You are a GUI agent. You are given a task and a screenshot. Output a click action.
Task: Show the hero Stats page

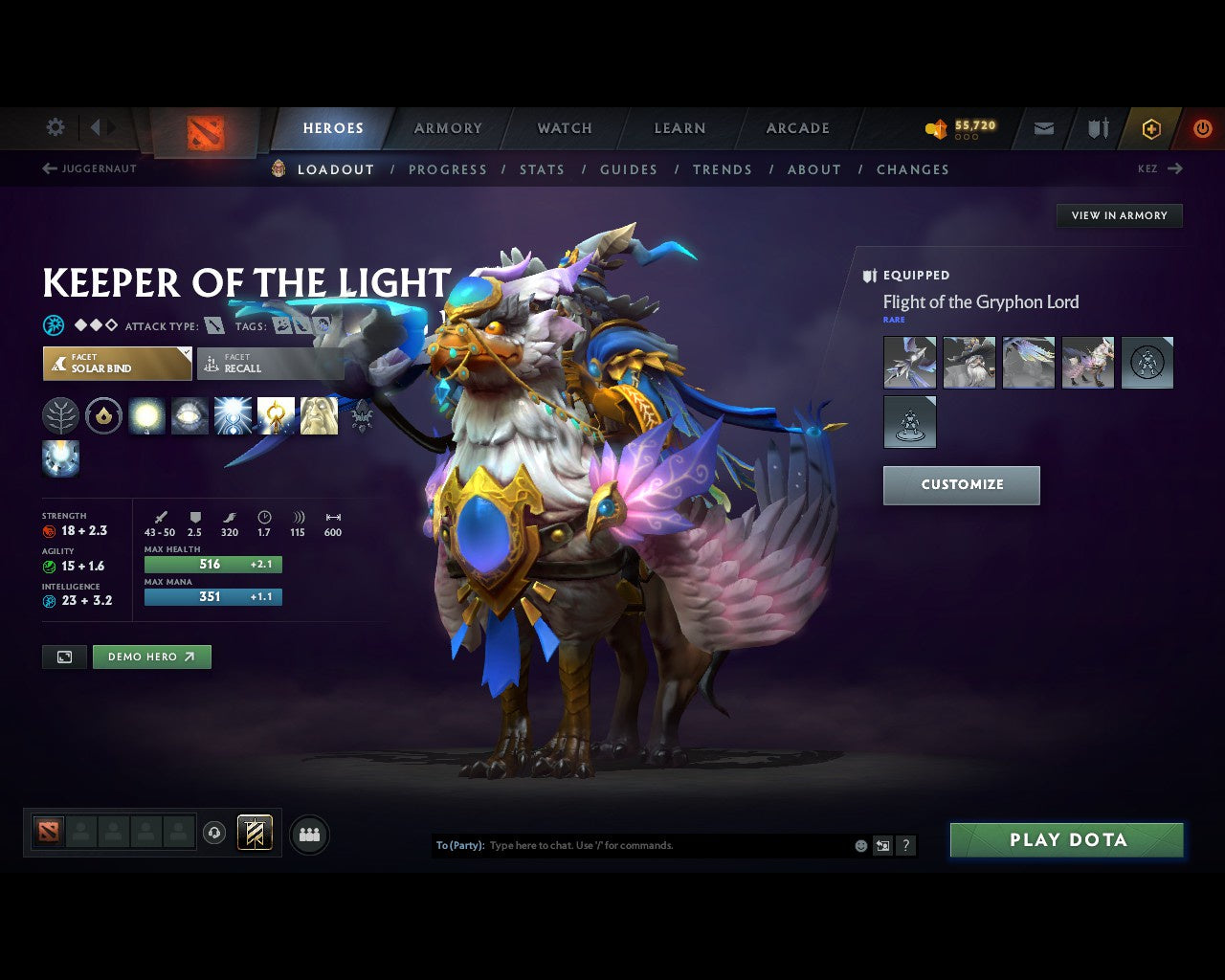[x=542, y=169]
